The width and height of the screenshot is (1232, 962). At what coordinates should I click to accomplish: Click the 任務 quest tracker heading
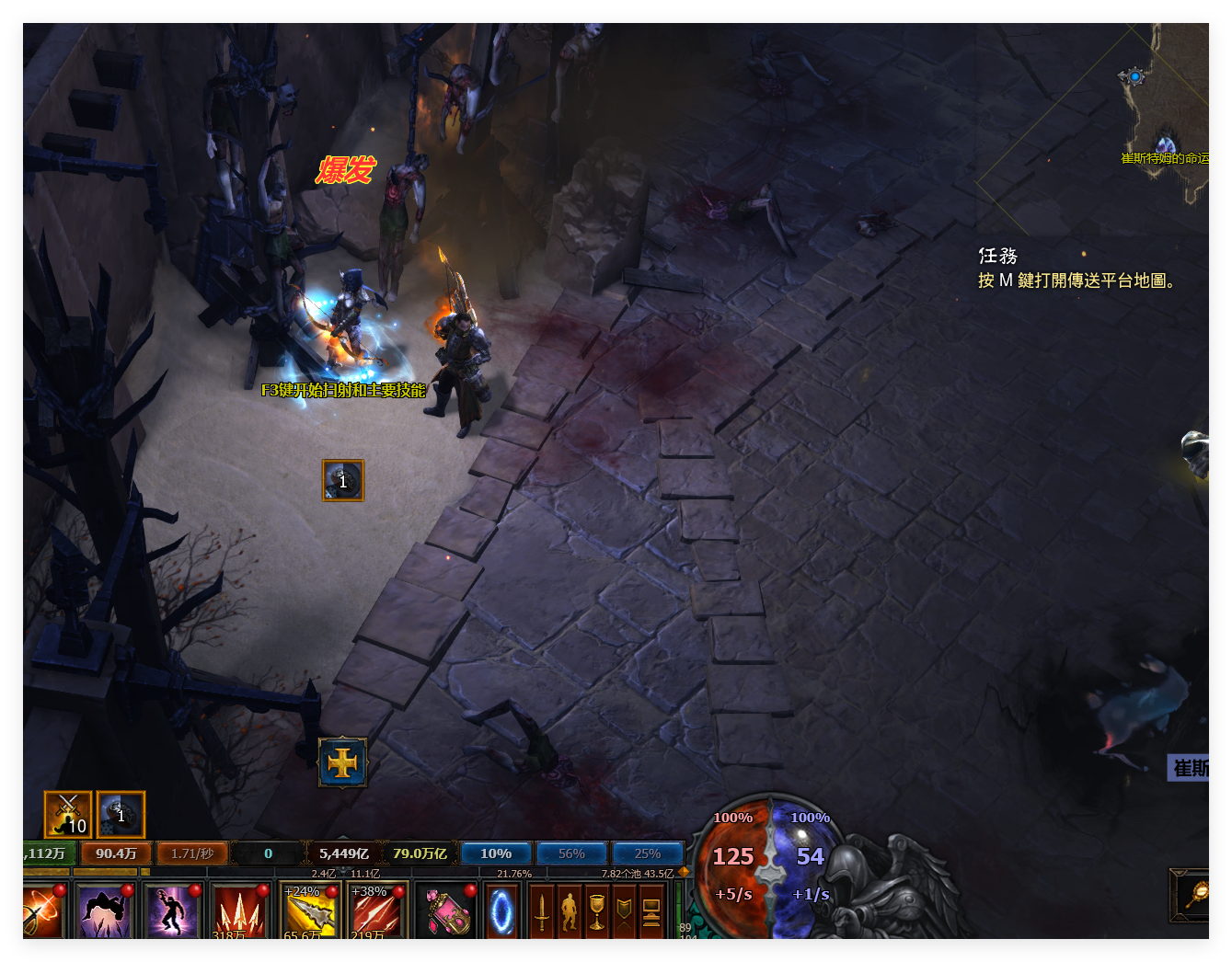[997, 256]
